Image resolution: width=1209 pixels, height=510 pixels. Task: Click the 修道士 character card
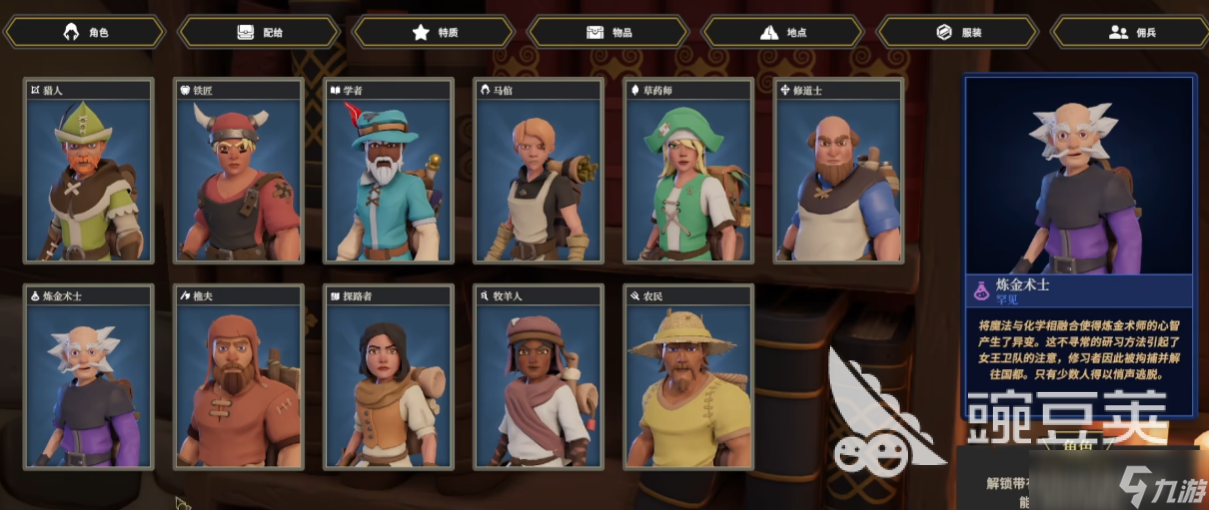coord(840,172)
